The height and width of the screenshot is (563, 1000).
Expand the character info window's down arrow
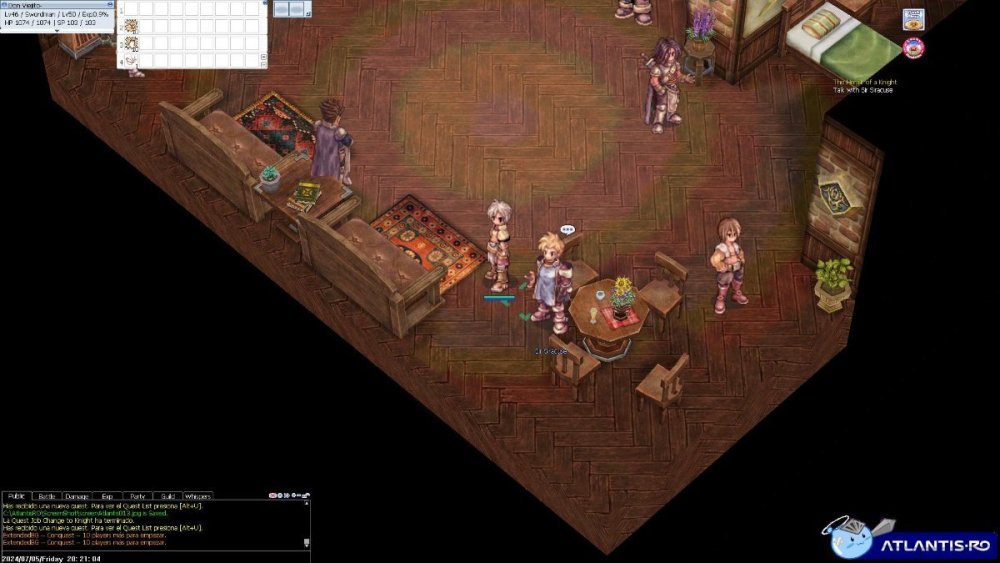click(x=57, y=30)
